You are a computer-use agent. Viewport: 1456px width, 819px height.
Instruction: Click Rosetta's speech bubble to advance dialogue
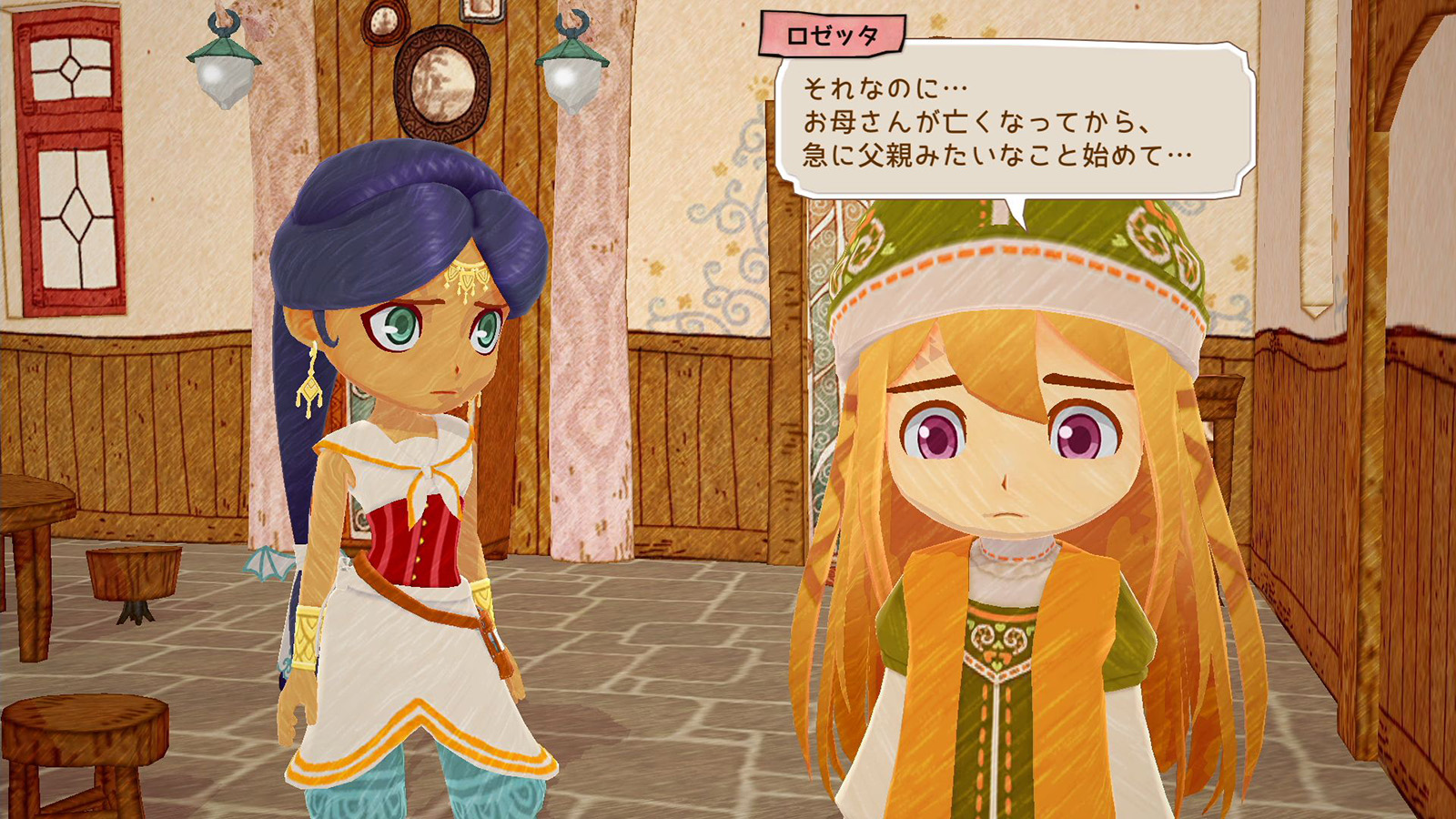point(1014,122)
